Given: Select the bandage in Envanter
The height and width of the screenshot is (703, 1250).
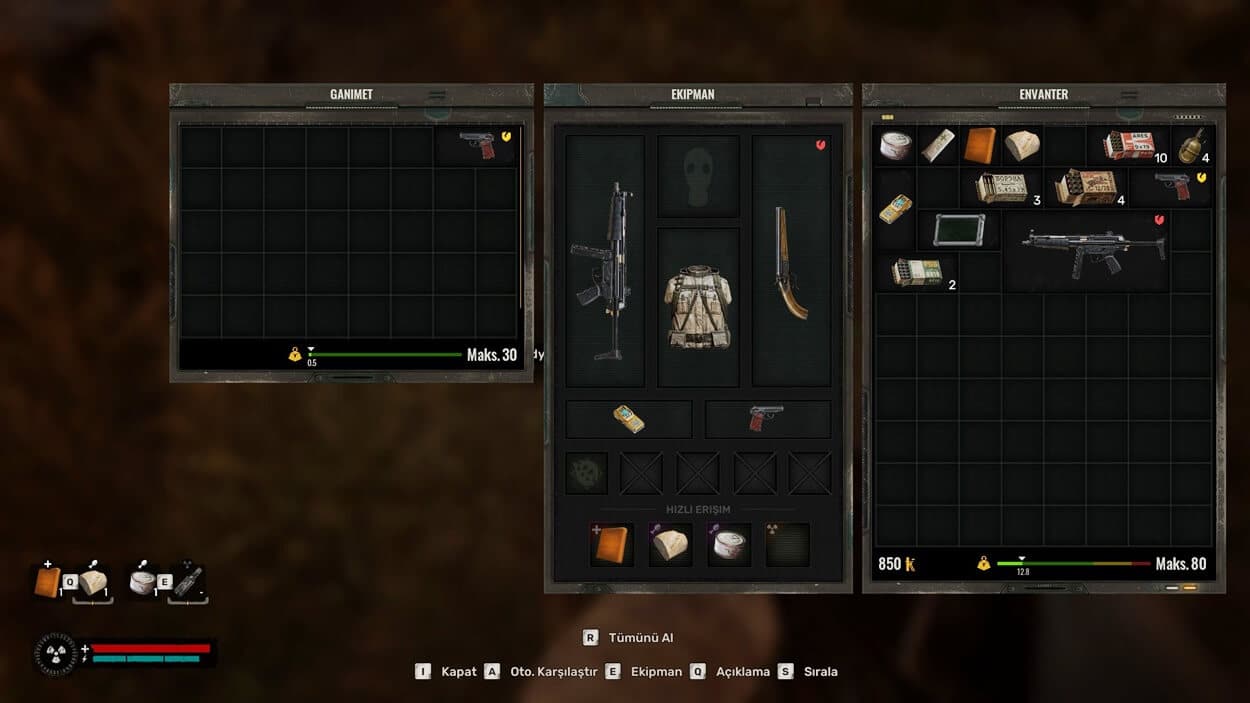Looking at the screenshot, I should [938, 145].
